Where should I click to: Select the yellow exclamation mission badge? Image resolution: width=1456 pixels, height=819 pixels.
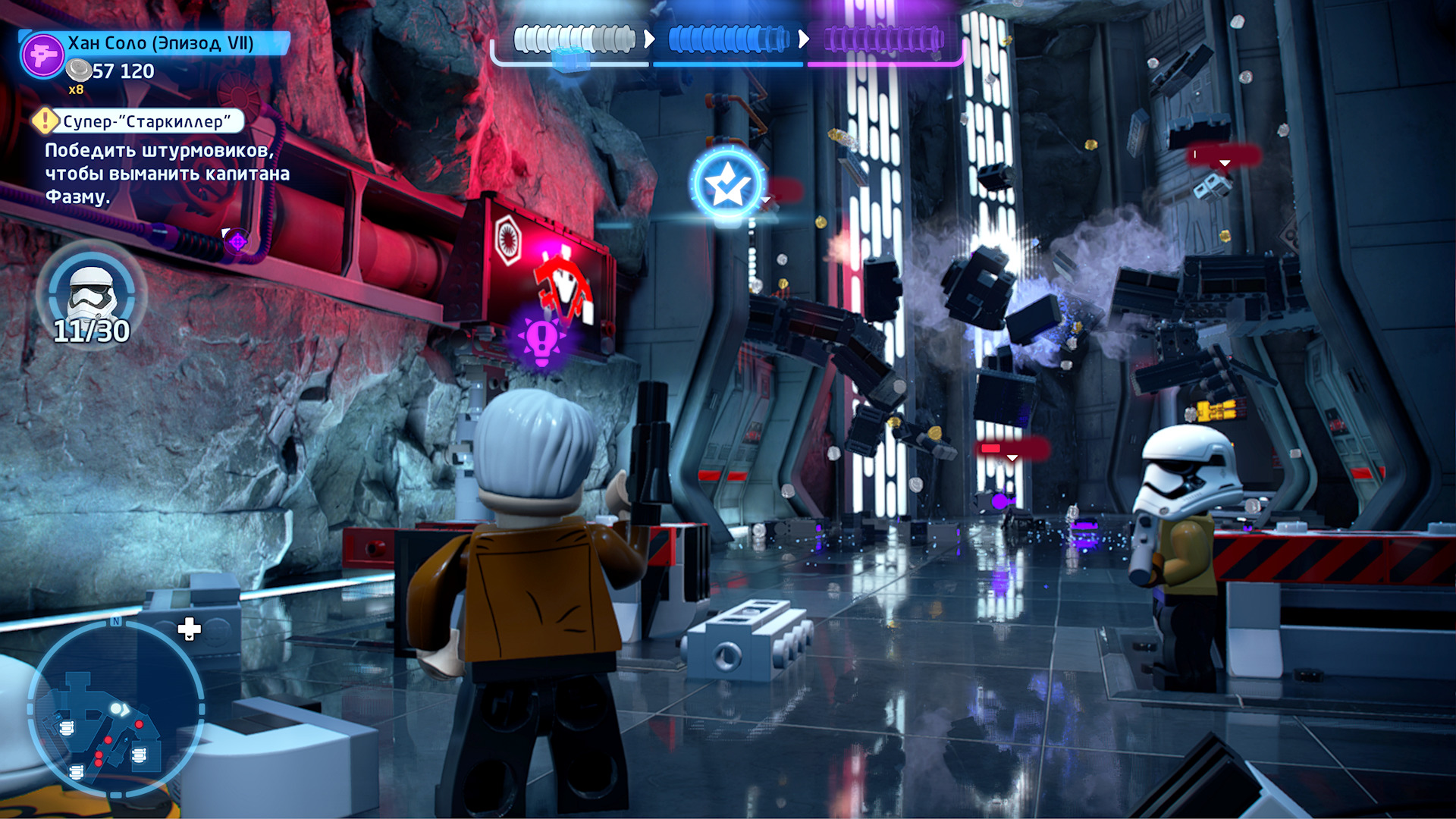pos(45,121)
